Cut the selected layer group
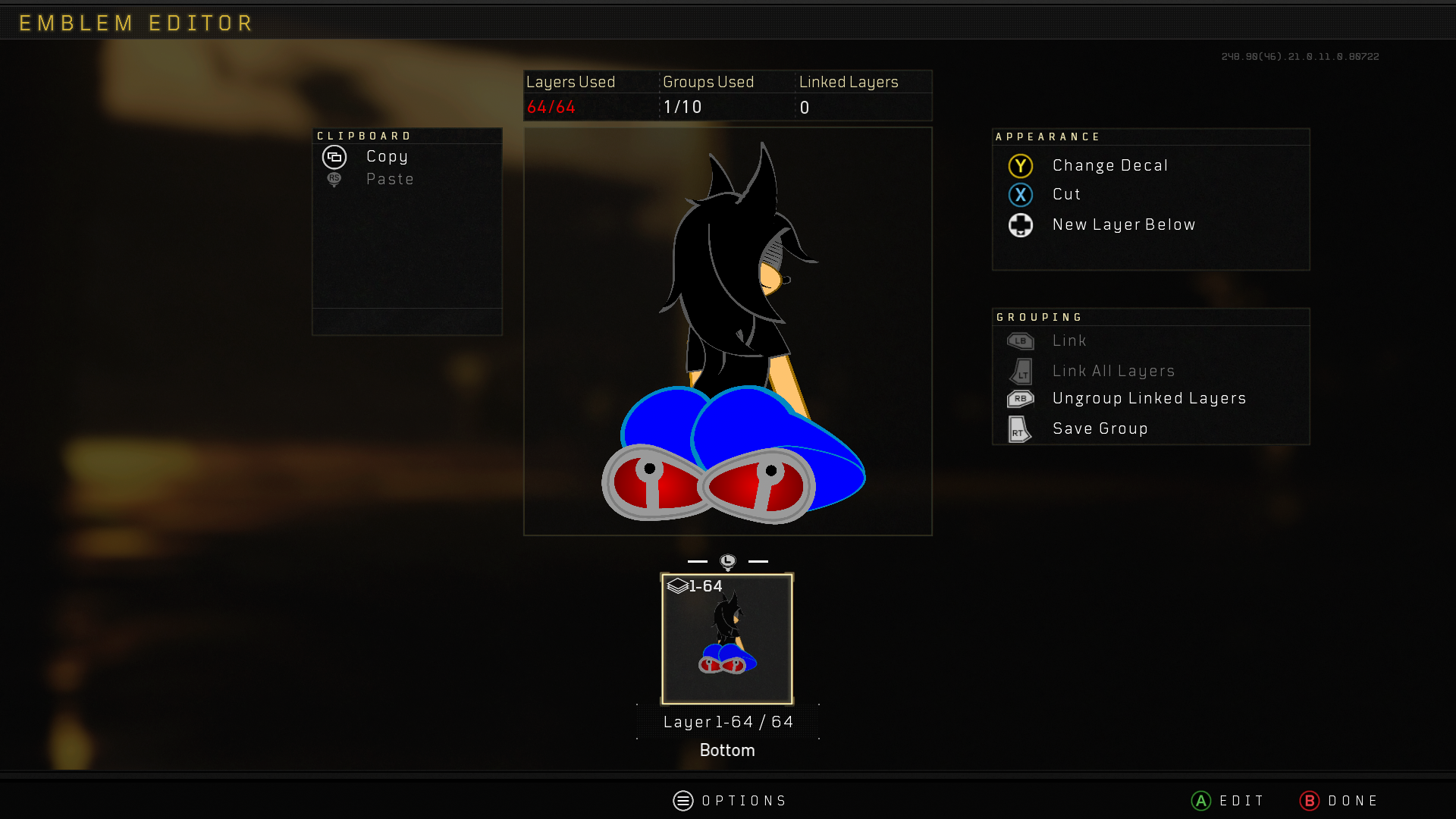 click(1065, 195)
